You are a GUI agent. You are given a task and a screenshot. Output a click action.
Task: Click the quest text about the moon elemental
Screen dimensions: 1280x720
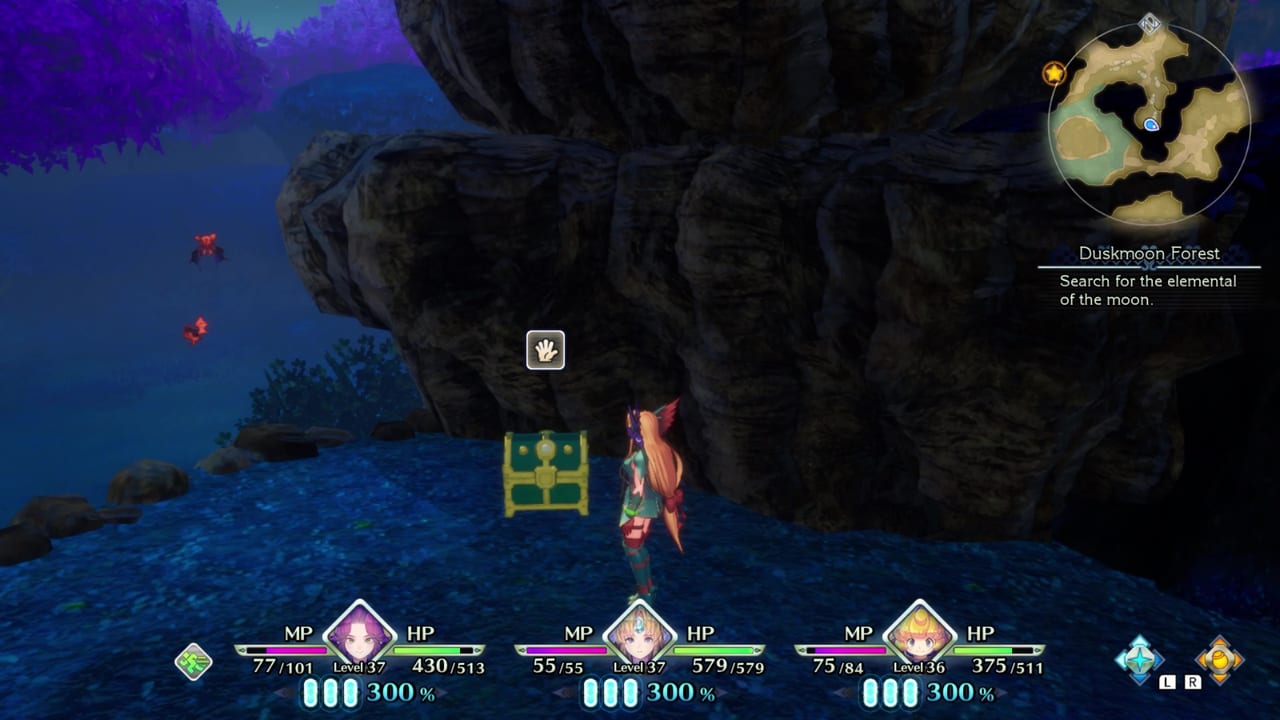[1148, 289]
